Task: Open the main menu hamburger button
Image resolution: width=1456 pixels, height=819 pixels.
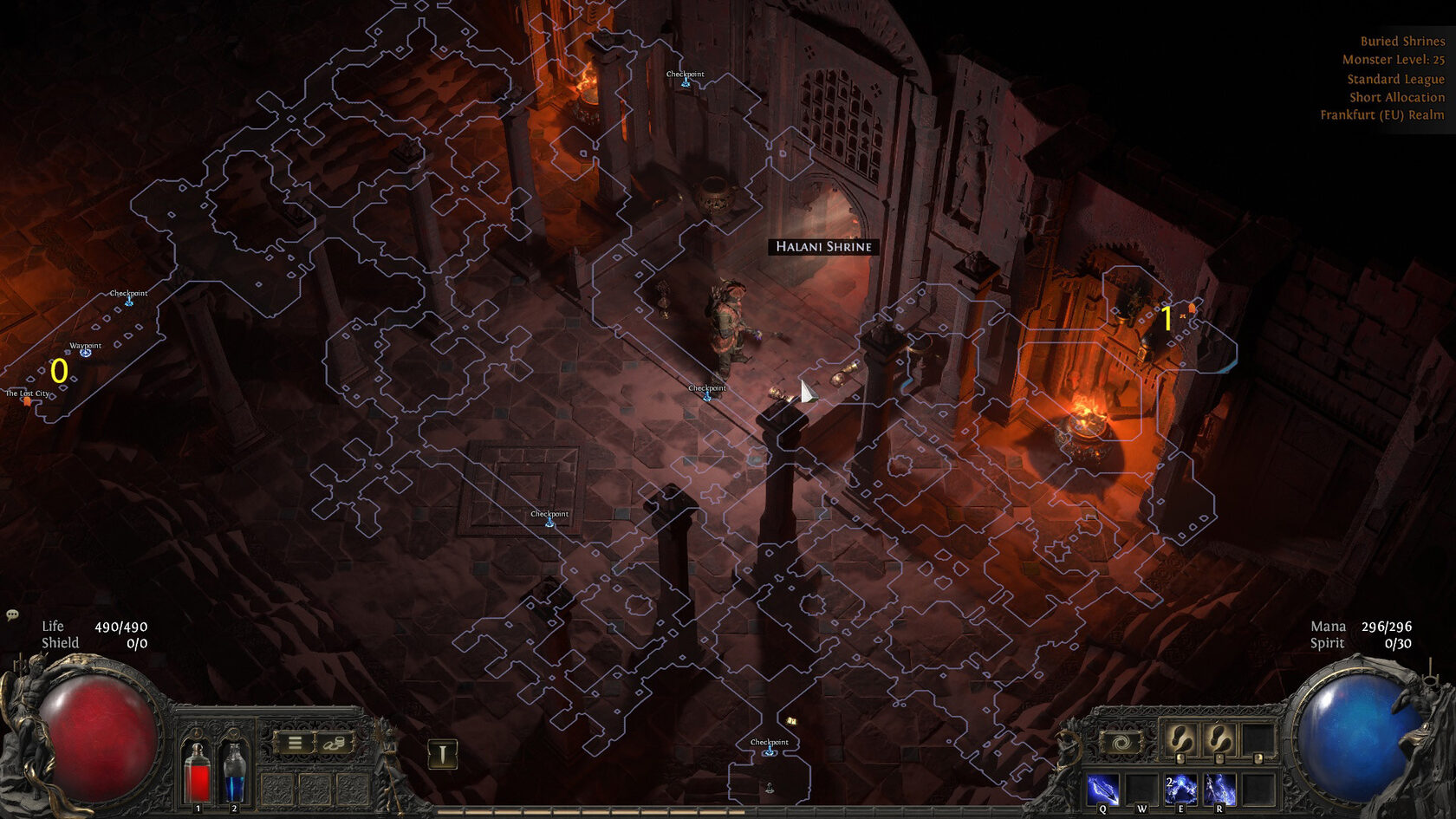Action: 295,743
